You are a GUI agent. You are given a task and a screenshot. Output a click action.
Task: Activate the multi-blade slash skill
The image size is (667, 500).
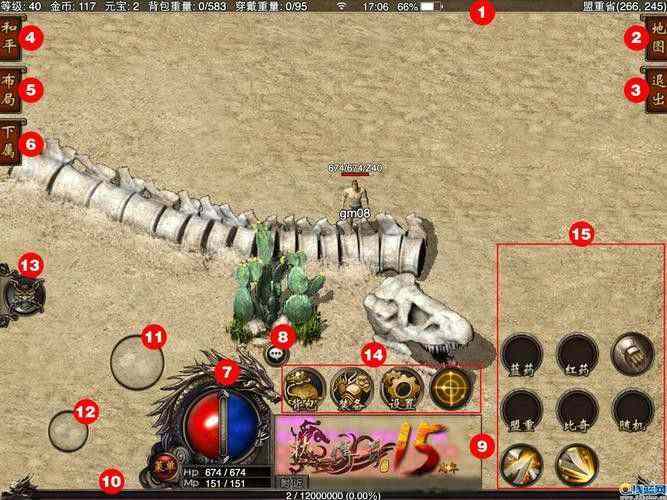tap(576, 463)
